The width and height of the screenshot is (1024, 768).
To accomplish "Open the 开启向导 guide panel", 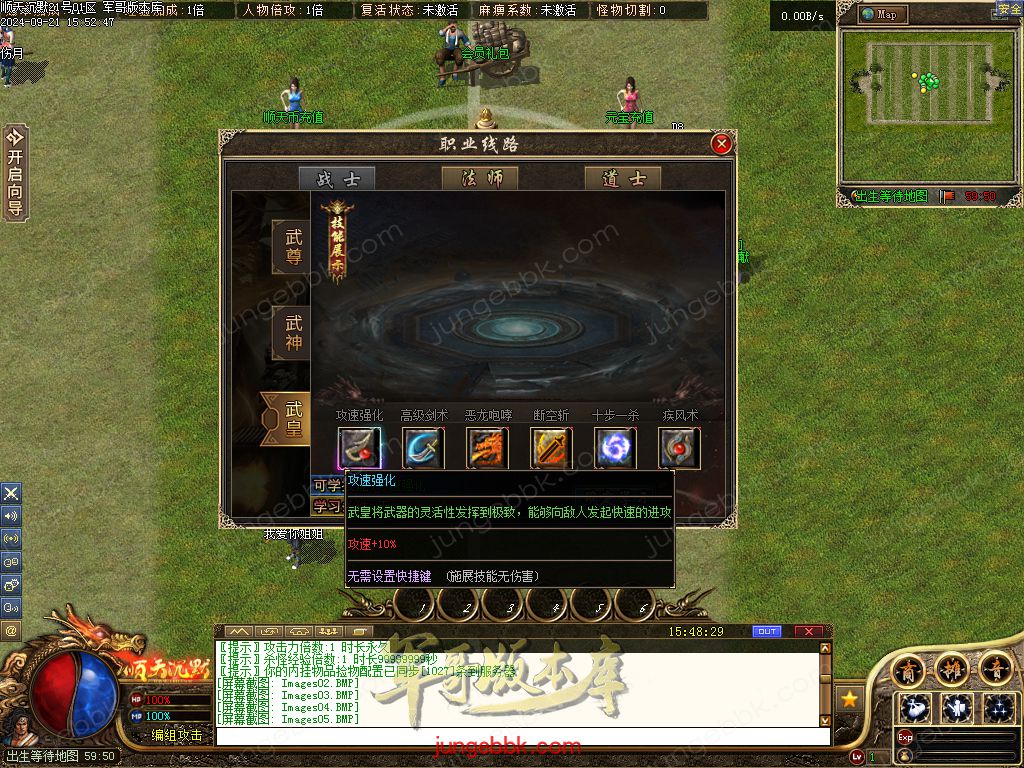I will pyautogui.click(x=14, y=172).
